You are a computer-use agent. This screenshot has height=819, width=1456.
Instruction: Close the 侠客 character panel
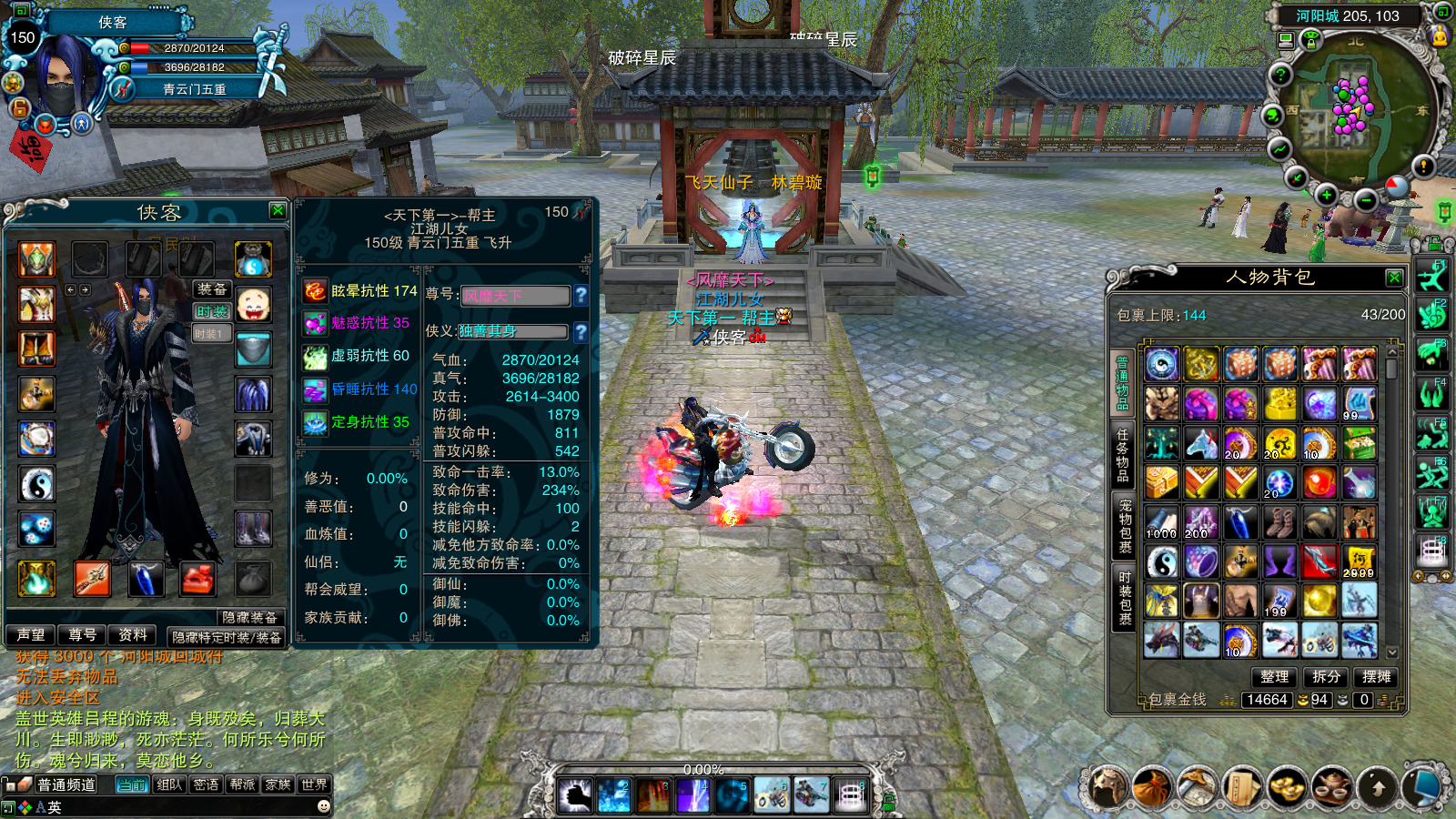pos(278,211)
